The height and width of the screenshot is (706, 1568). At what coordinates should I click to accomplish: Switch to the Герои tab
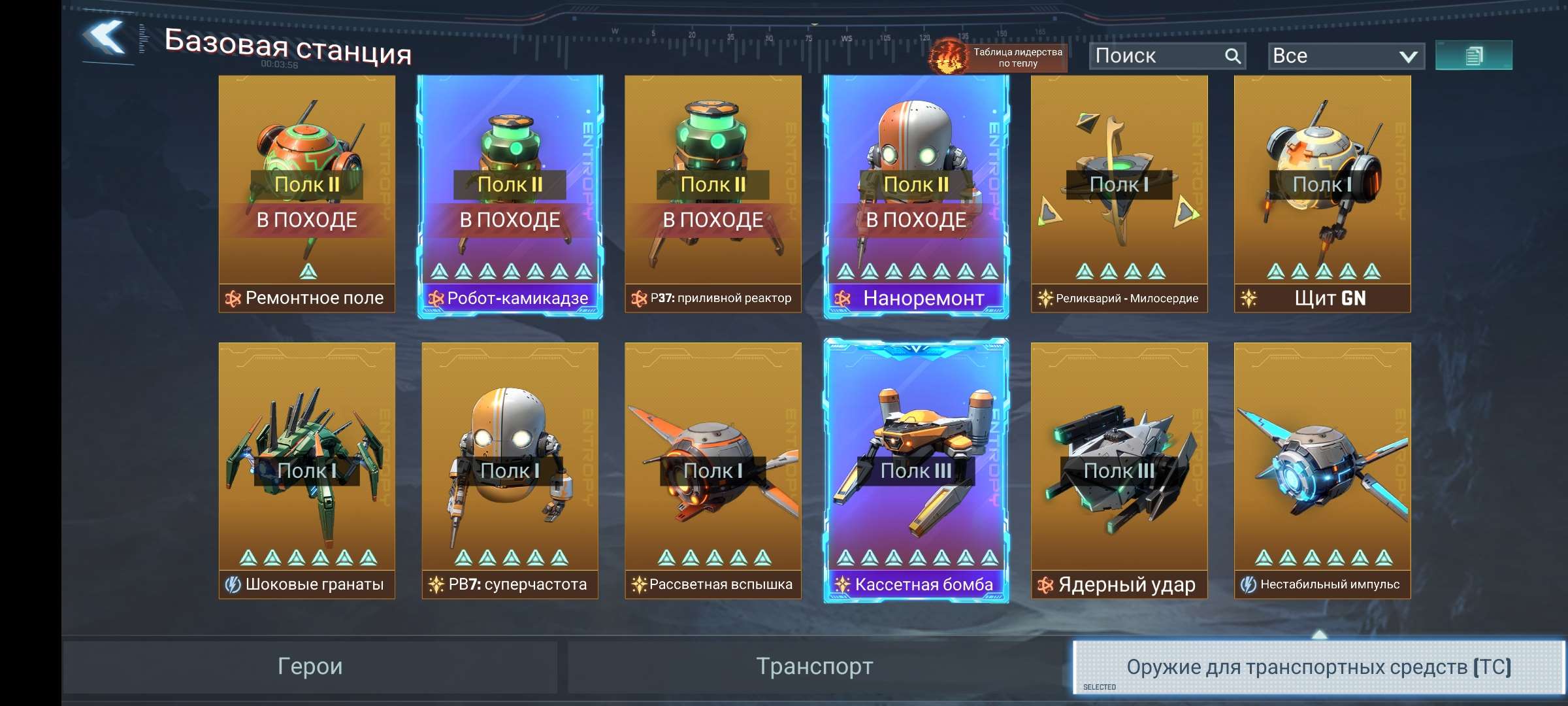click(310, 667)
